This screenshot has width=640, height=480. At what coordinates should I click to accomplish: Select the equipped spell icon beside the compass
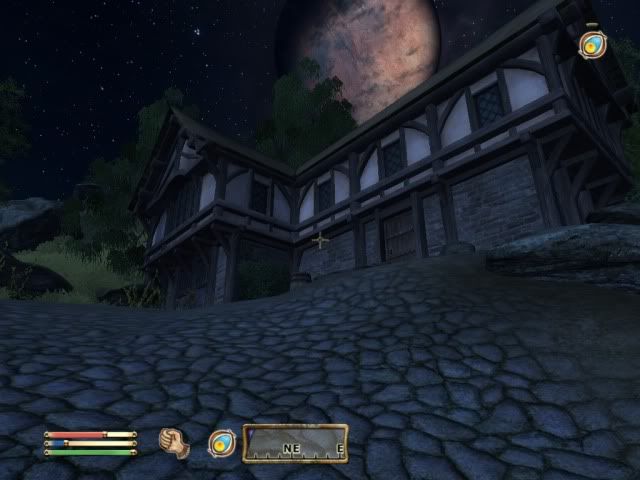(x=220, y=443)
